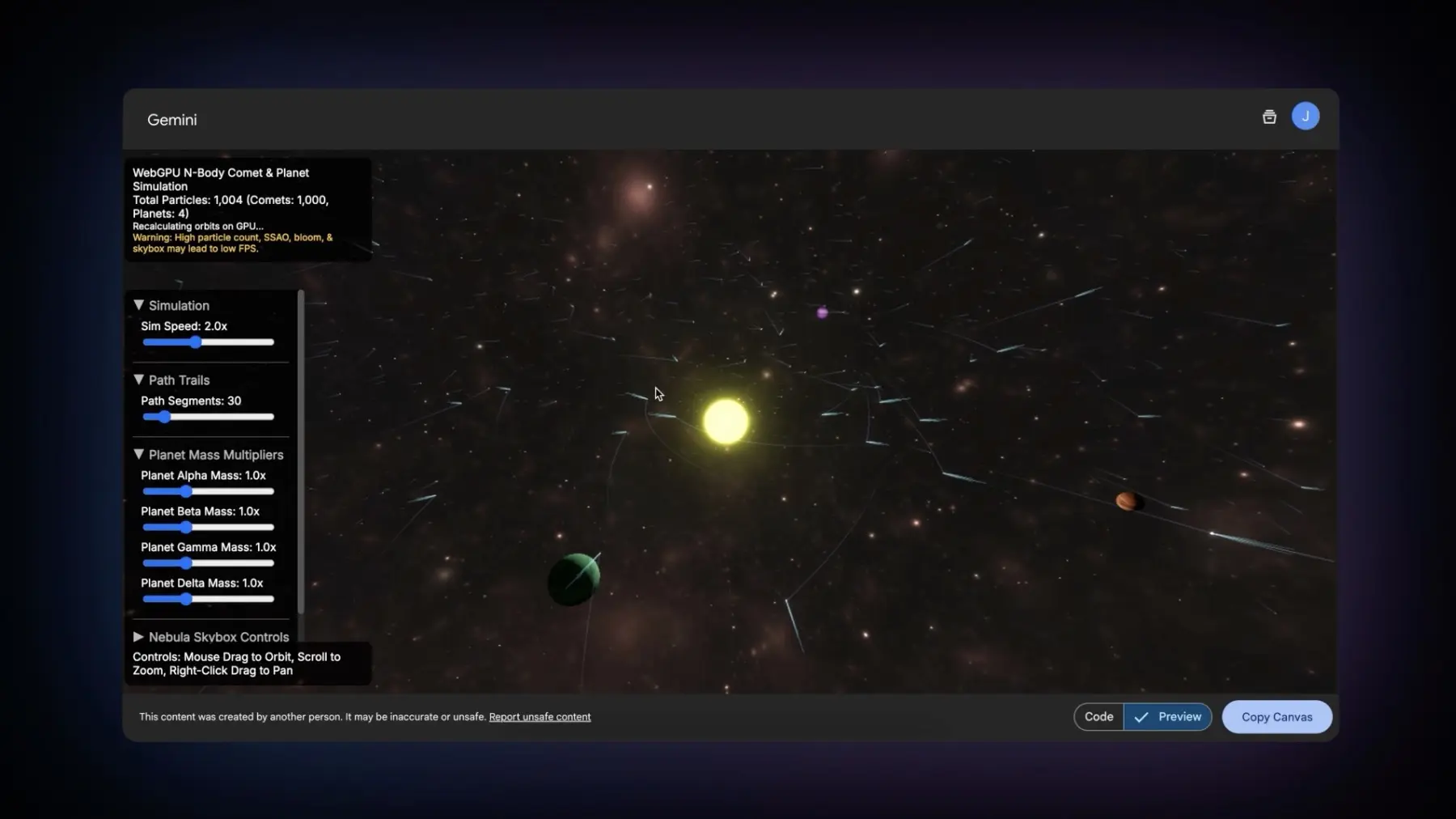The width and height of the screenshot is (1456, 819).
Task: Switch to the Code view
Action: click(x=1098, y=717)
